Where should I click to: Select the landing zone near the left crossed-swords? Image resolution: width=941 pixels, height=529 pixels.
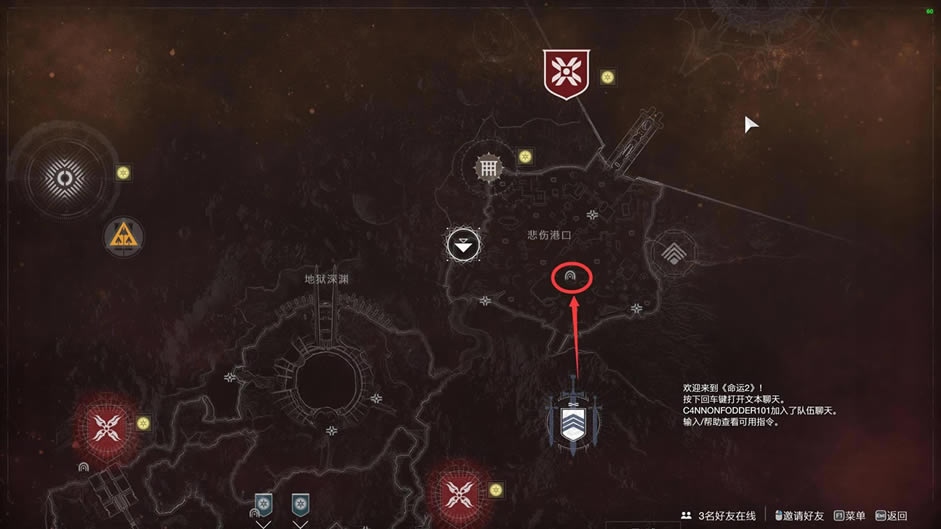(x=83, y=467)
